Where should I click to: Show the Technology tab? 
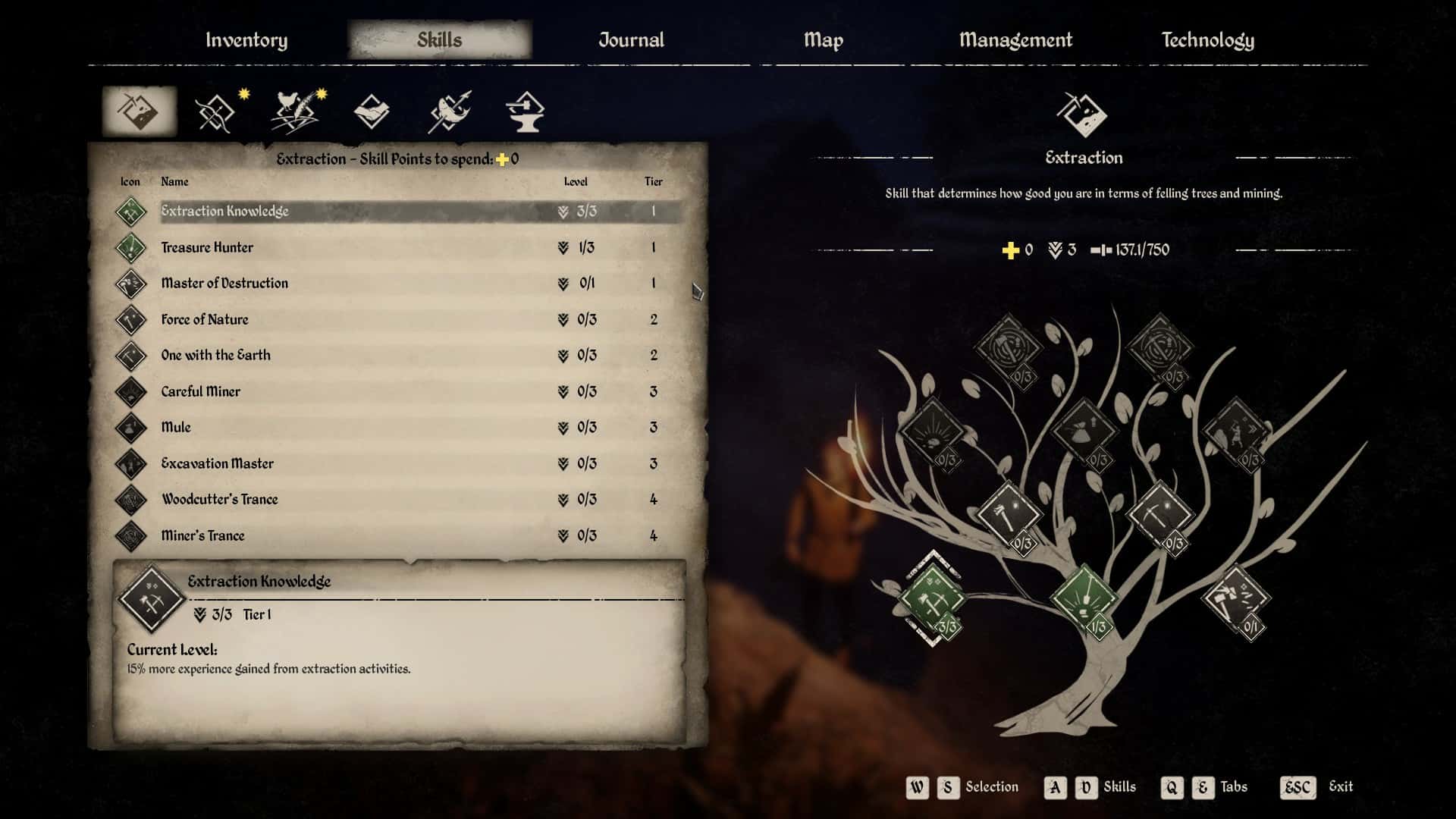coord(1207,40)
